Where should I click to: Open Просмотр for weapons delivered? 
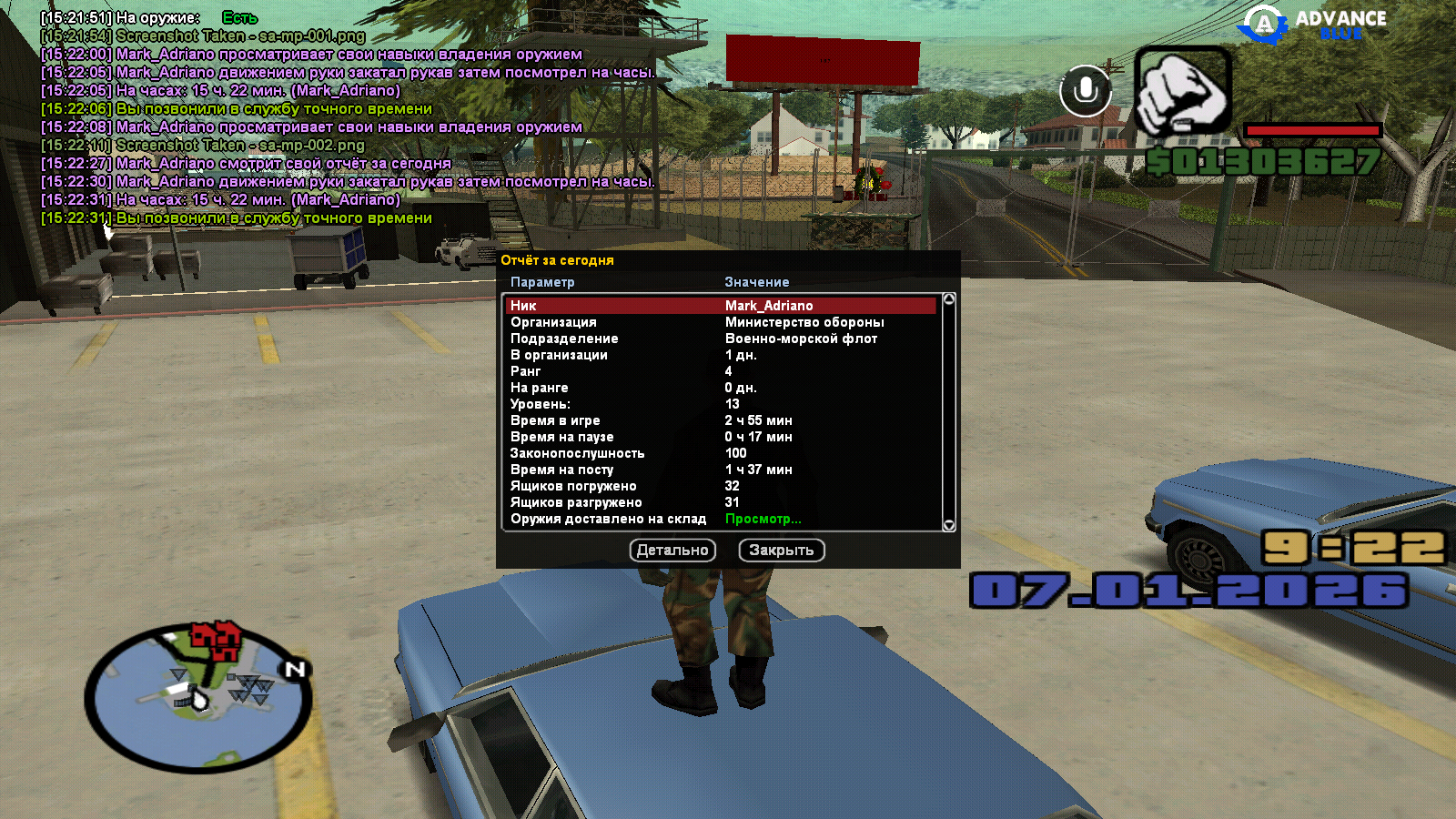click(x=763, y=519)
